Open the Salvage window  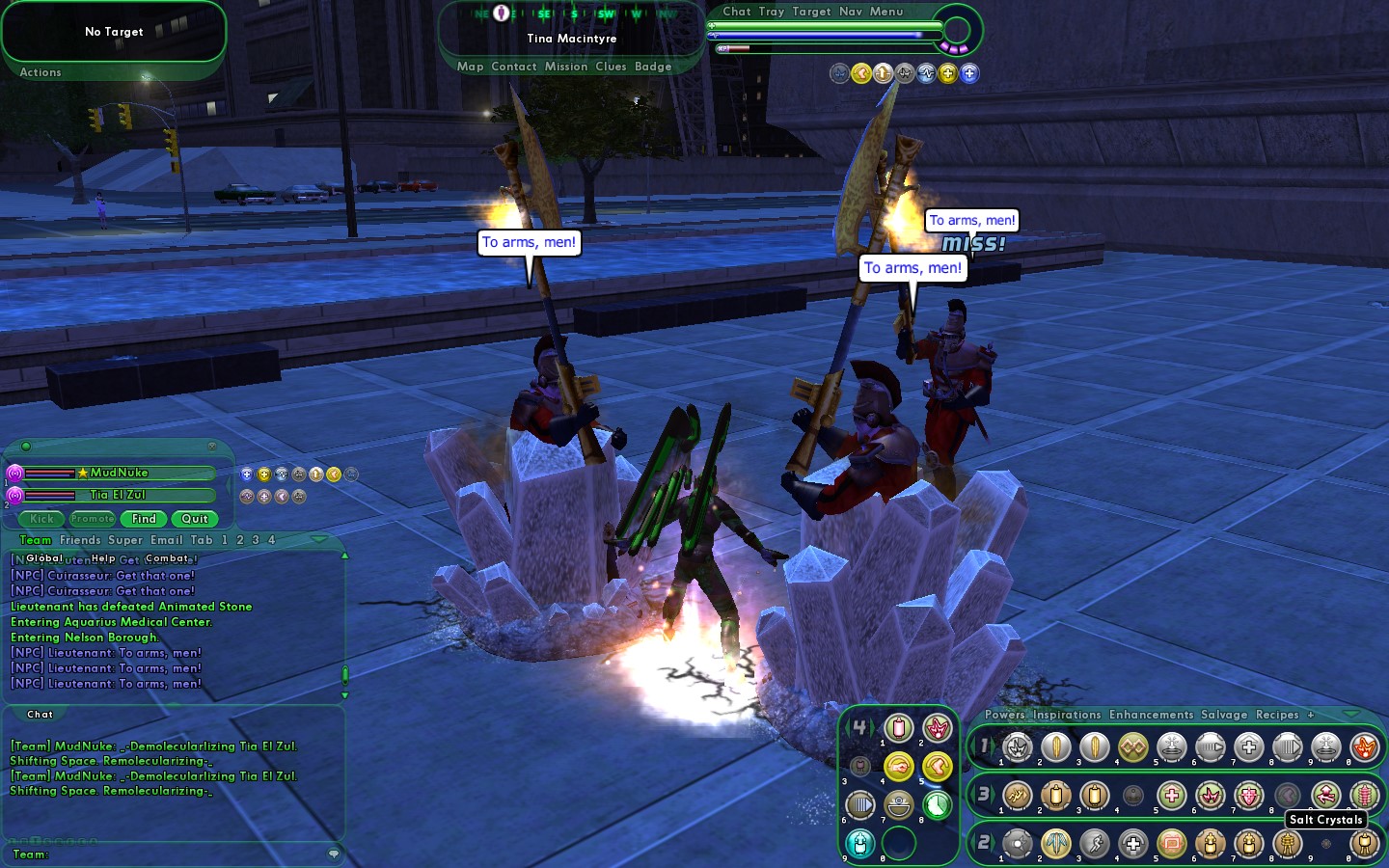pyautogui.click(x=1224, y=715)
